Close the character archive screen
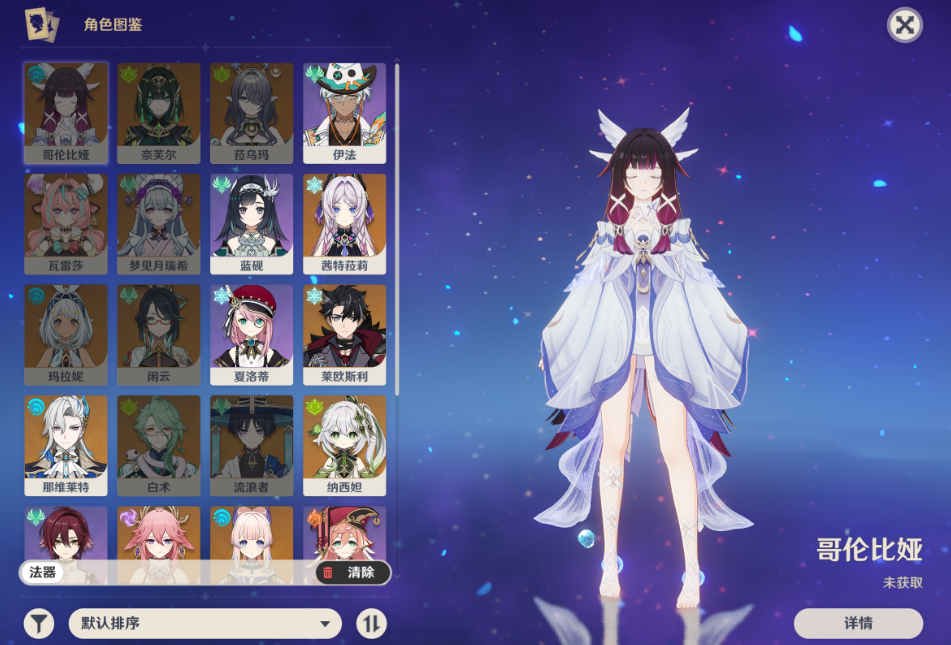Viewport: 951px width, 645px height. [904, 25]
